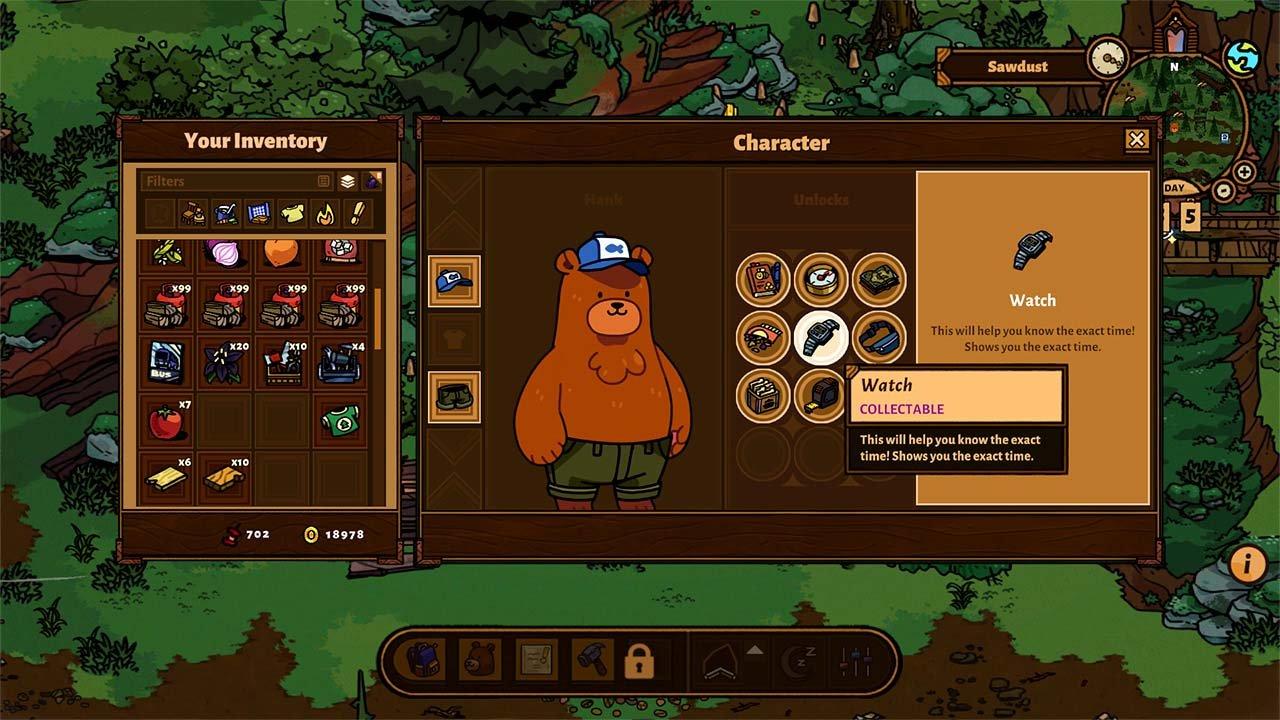Open the sleep menu moon icon
The width and height of the screenshot is (1280, 720).
tap(797, 662)
